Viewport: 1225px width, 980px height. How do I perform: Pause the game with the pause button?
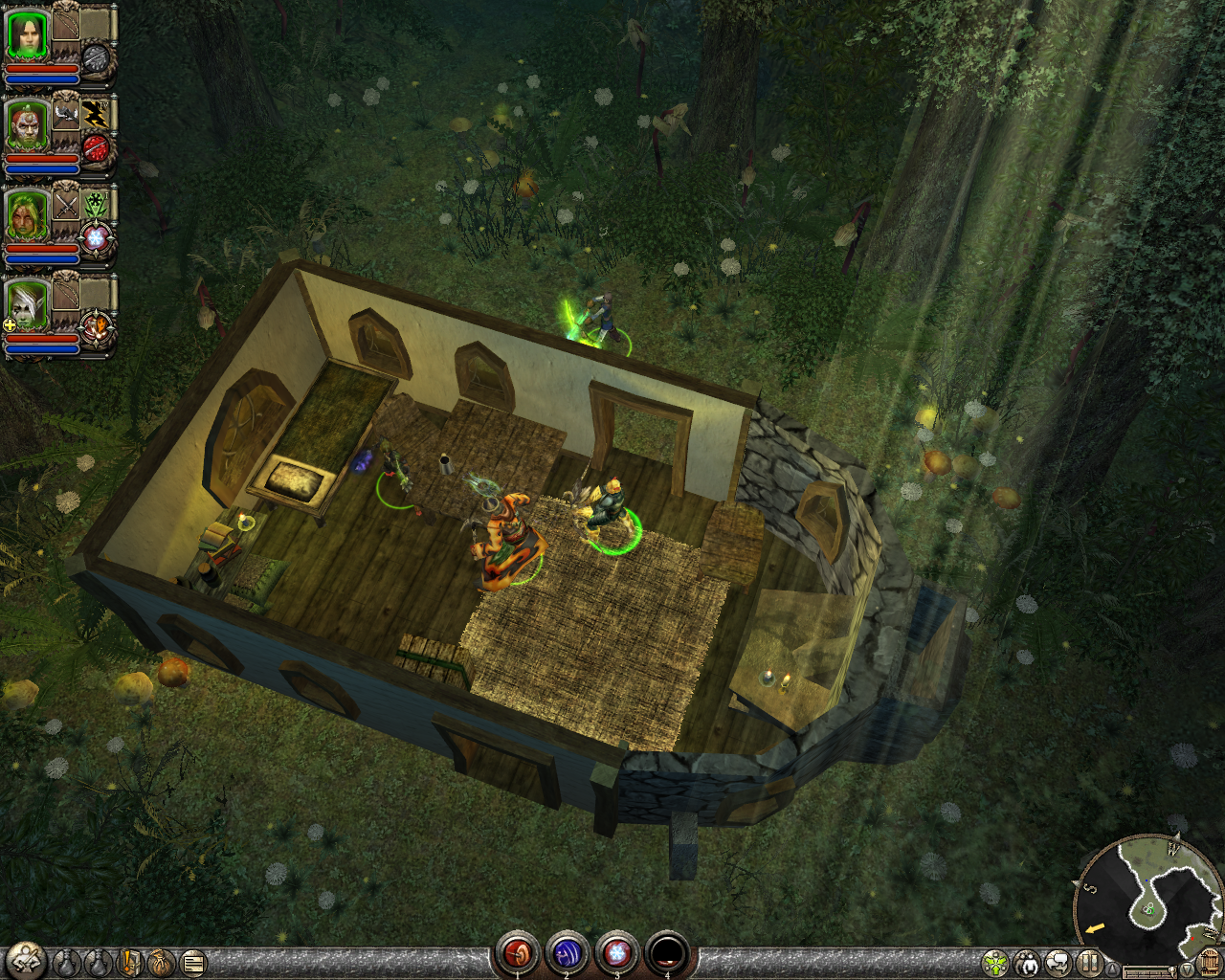[1088, 963]
